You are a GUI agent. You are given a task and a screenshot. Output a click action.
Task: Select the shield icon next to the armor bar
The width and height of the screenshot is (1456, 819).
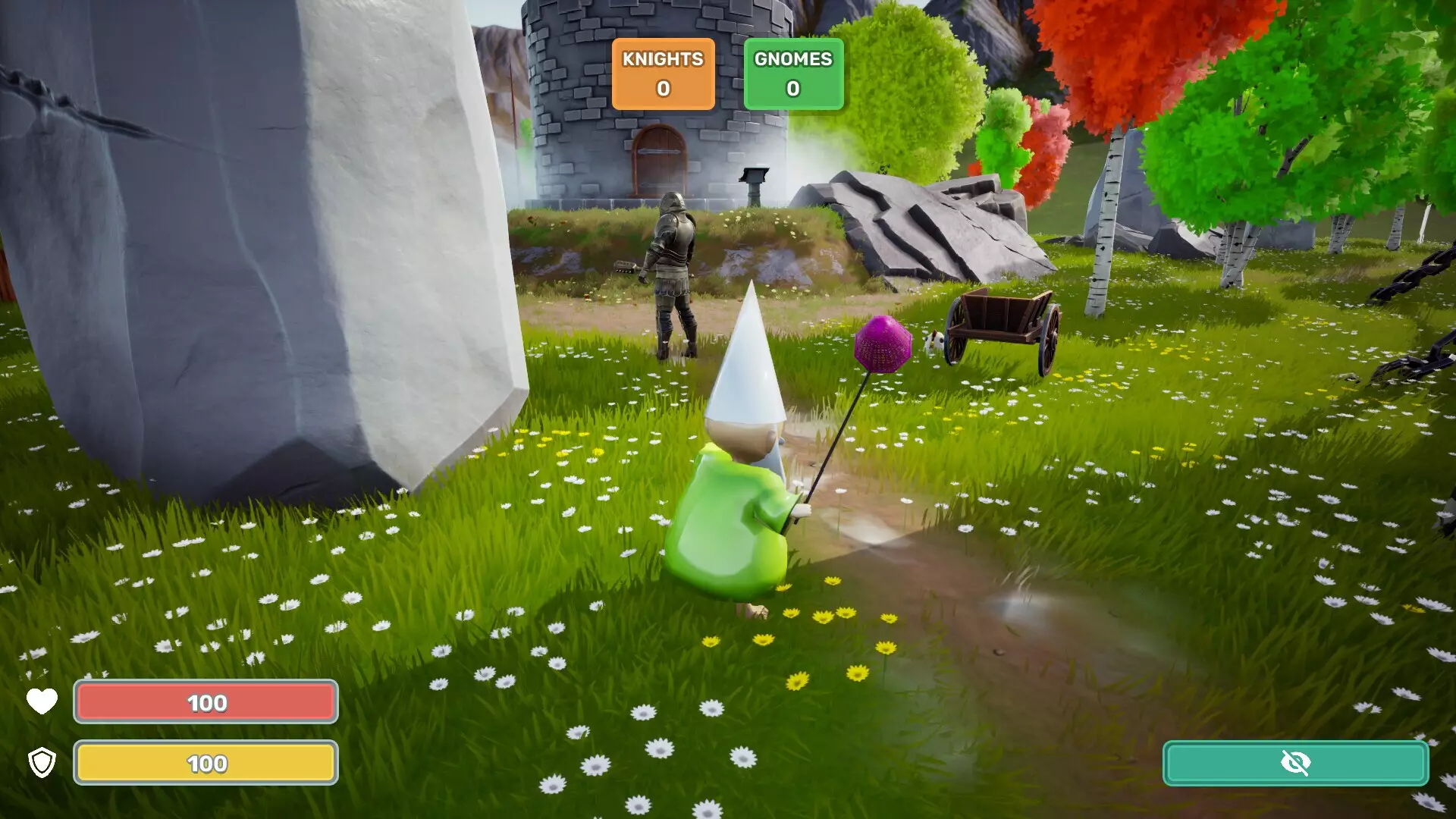point(42,764)
